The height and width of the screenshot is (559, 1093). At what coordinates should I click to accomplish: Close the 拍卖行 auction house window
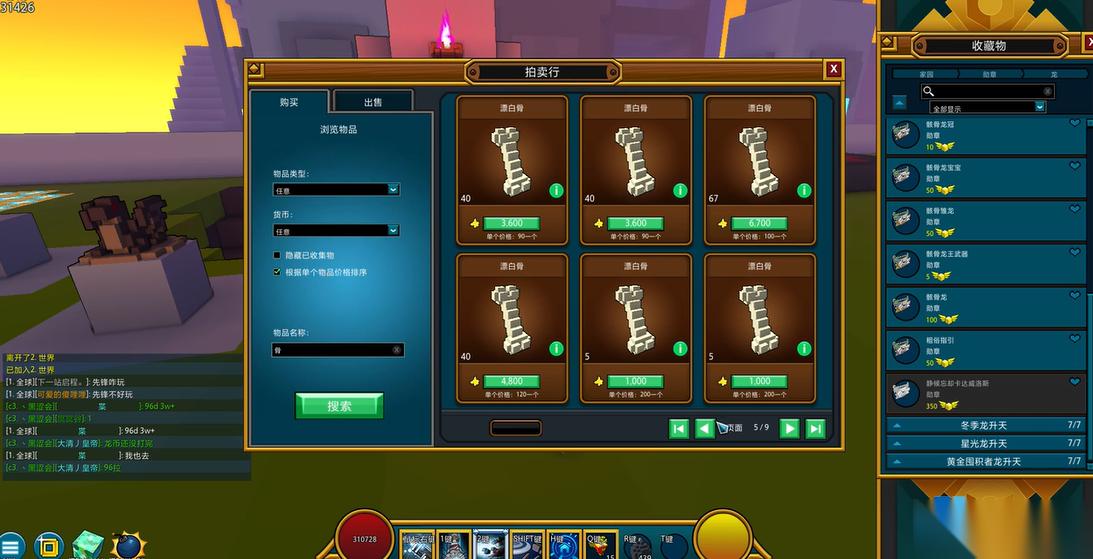833,69
